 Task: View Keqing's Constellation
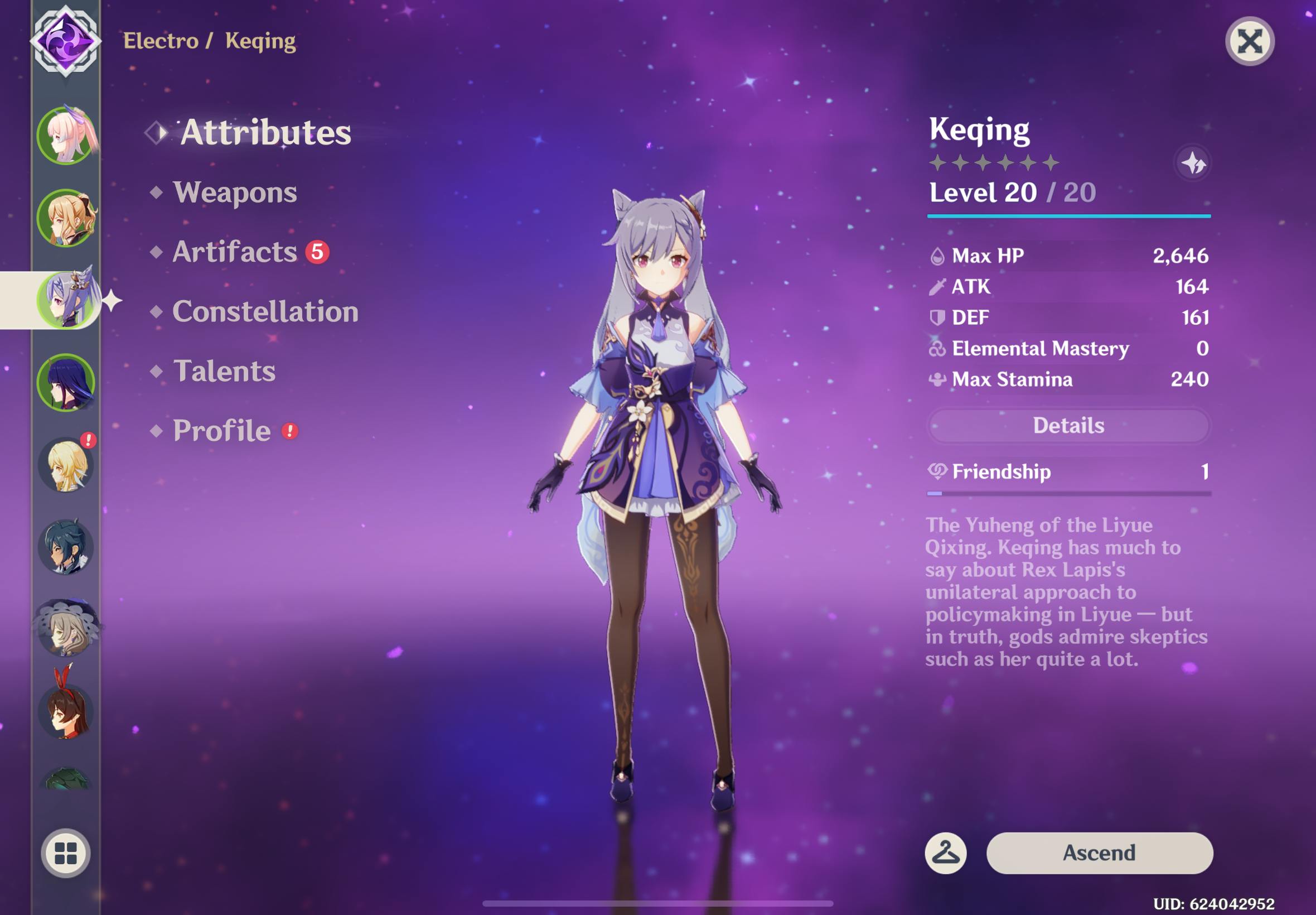(265, 311)
